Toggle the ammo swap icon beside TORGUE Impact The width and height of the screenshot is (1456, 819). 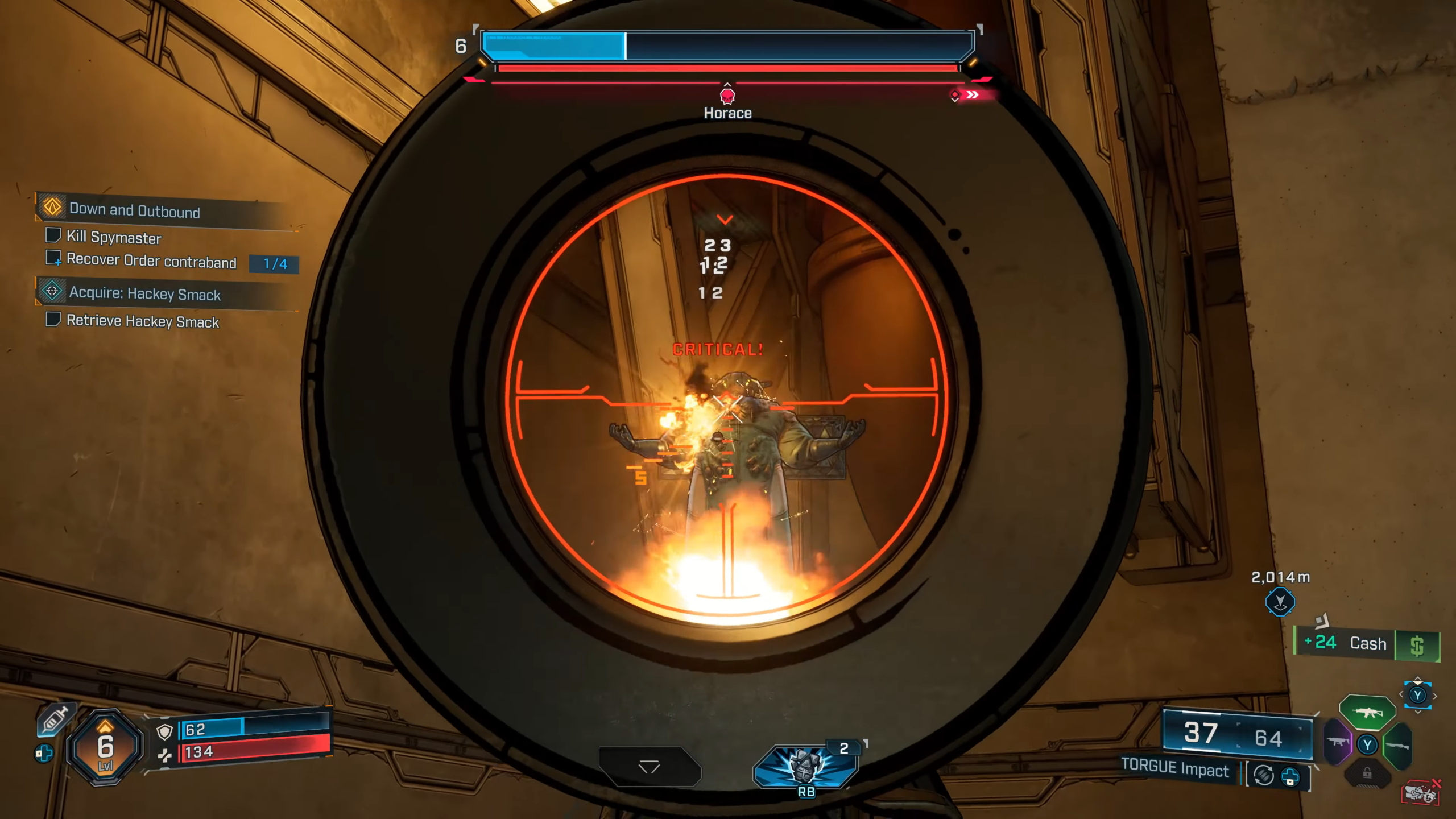[1264, 775]
